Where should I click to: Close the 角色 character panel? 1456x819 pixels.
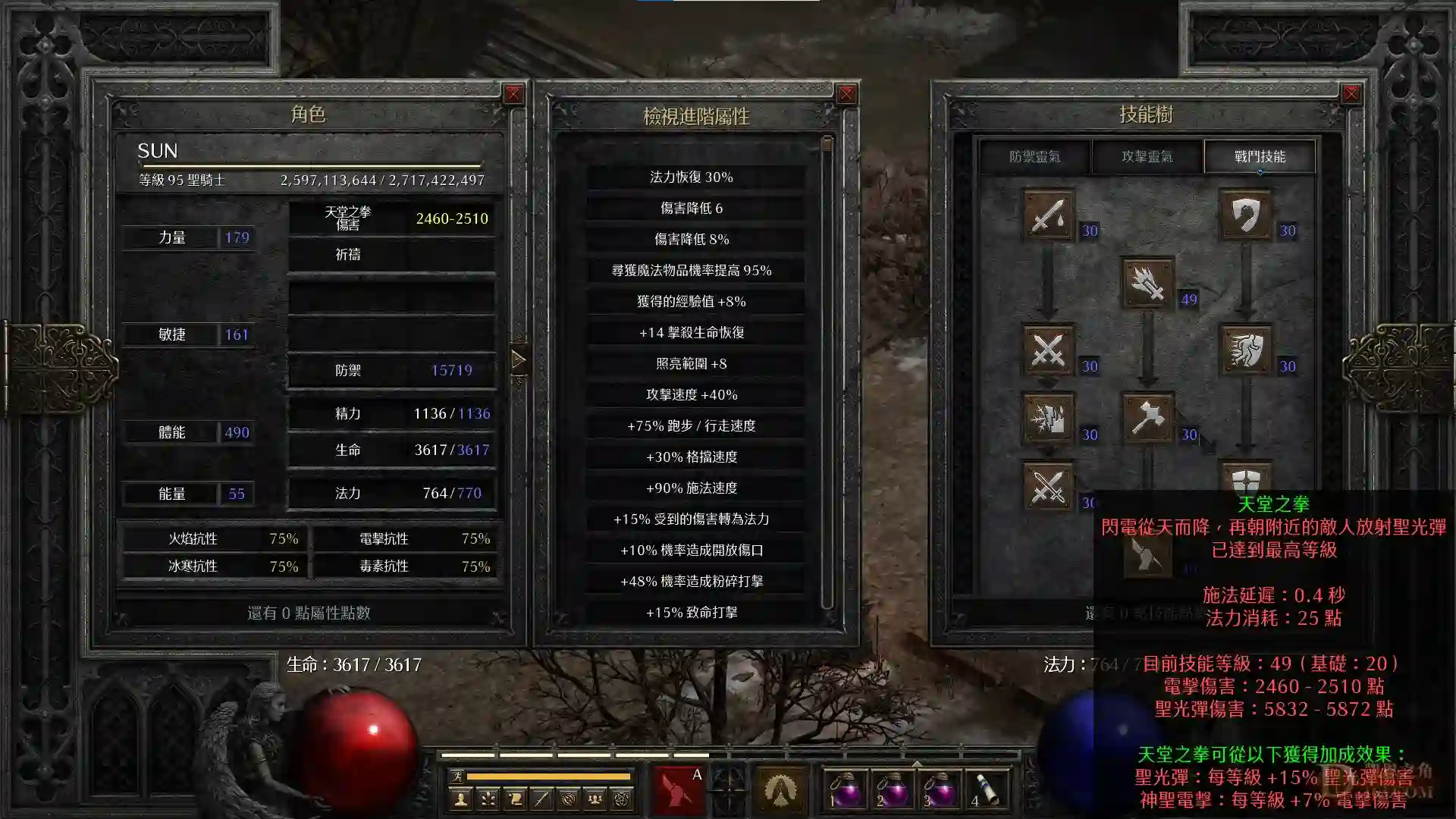point(513,94)
